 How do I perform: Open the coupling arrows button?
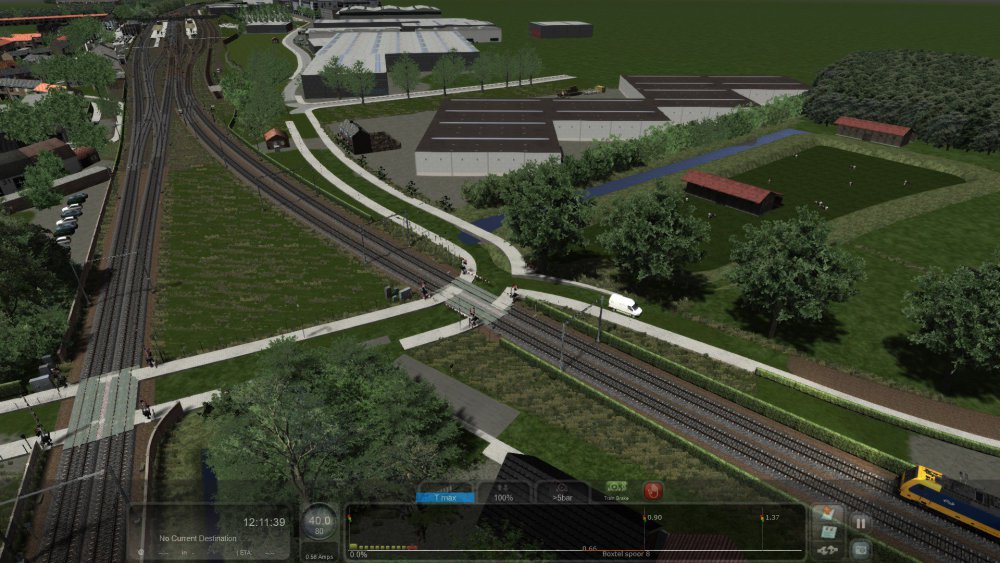pyautogui.click(x=827, y=549)
